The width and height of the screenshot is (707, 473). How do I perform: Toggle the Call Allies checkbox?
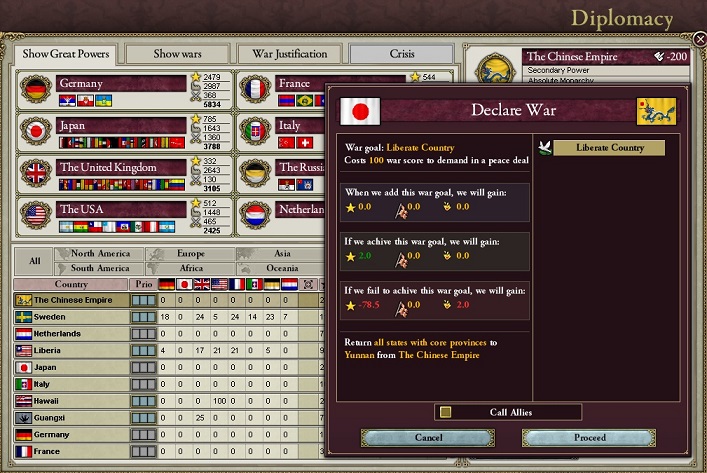tap(446, 412)
